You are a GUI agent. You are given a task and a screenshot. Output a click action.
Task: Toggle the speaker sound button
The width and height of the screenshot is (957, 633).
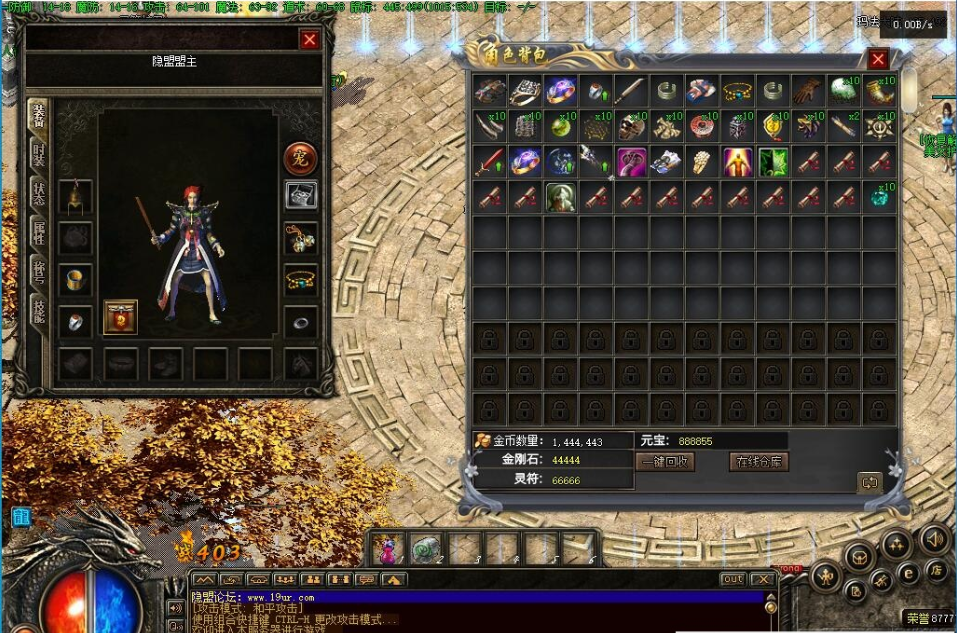pos(935,540)
